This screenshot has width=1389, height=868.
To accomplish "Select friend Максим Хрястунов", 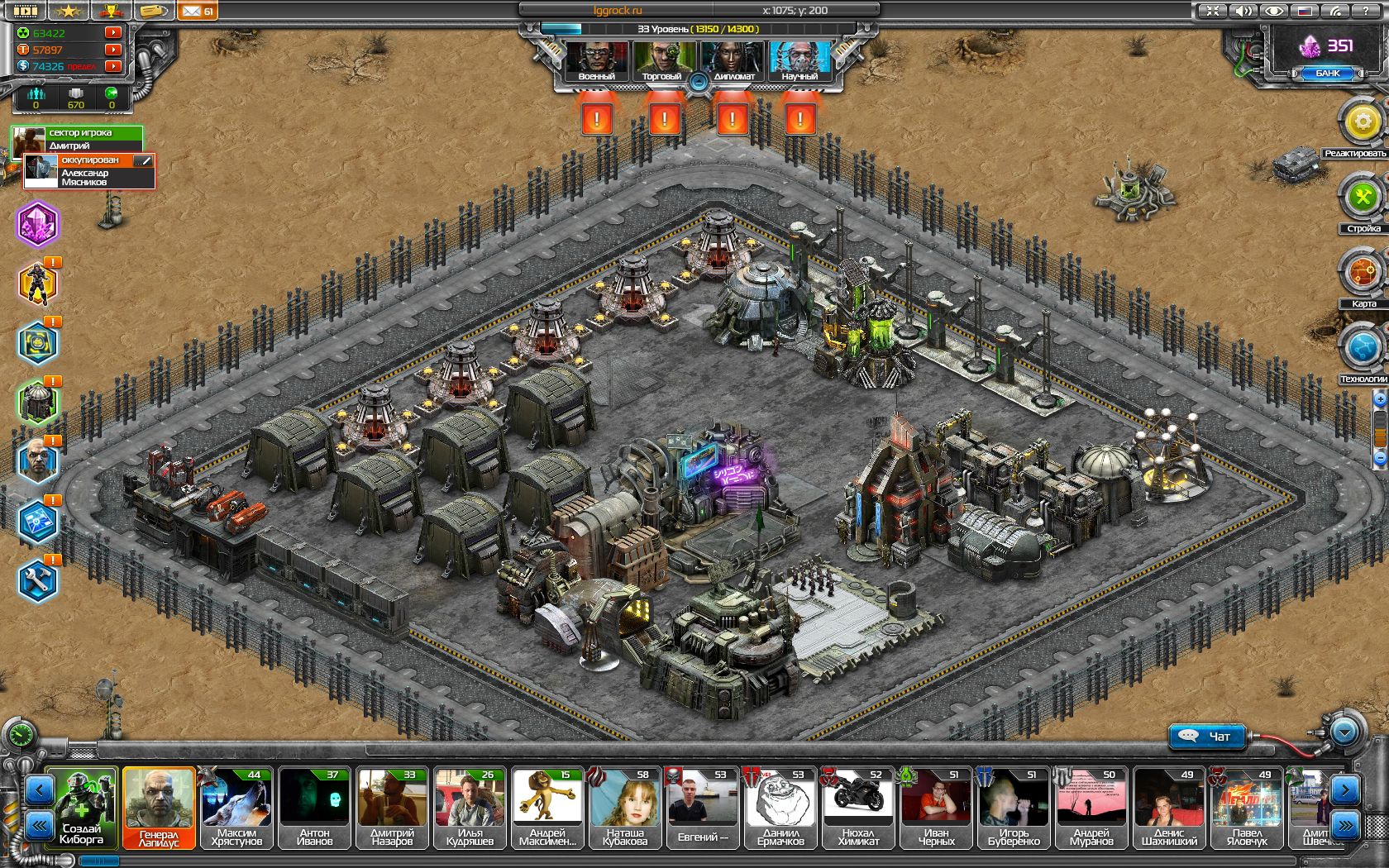I will [x=236, y=808].
